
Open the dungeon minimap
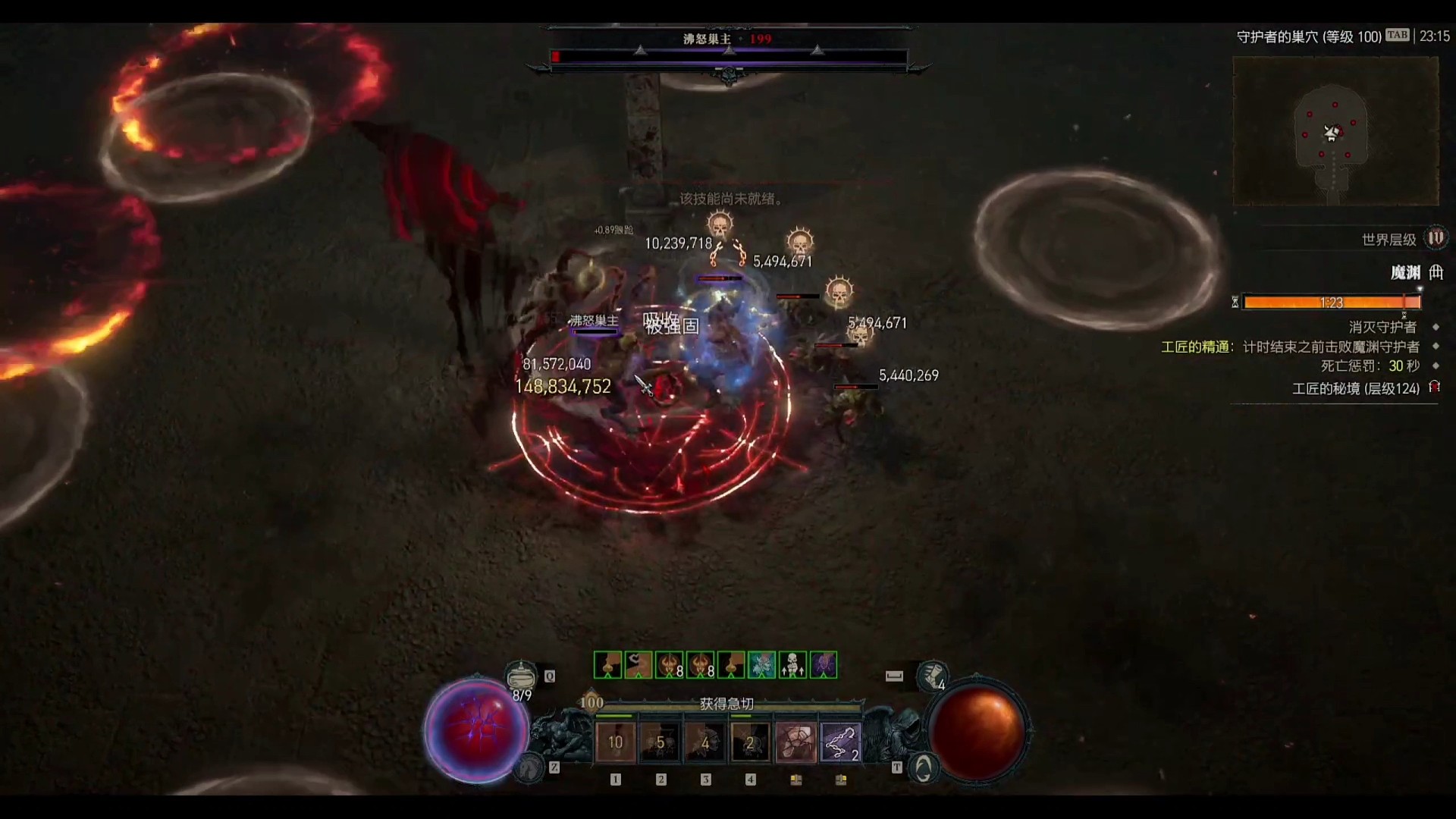[1335, 132]
